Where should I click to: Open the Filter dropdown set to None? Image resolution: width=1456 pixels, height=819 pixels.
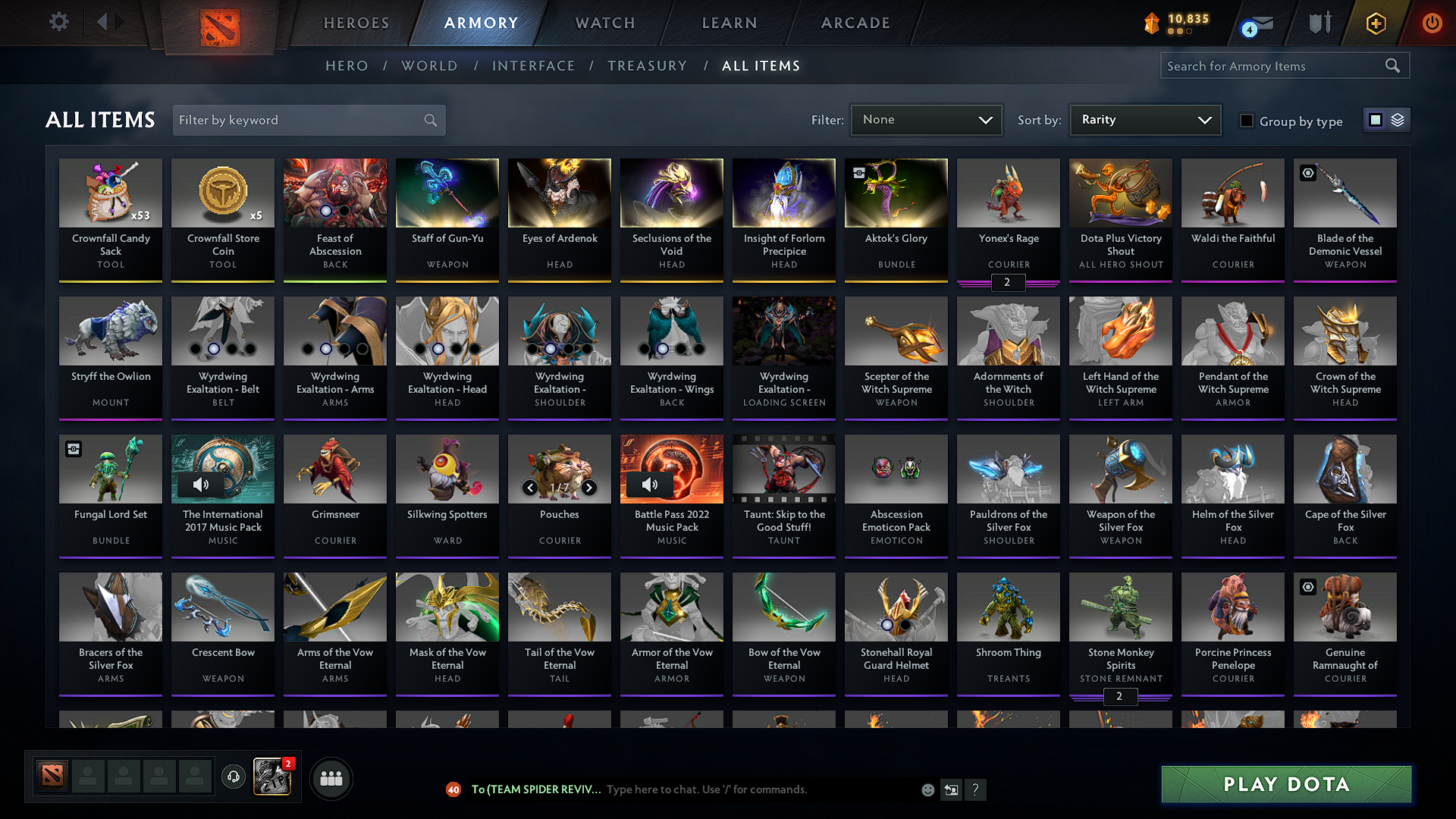pyautogui.click(x=926, y=119)
